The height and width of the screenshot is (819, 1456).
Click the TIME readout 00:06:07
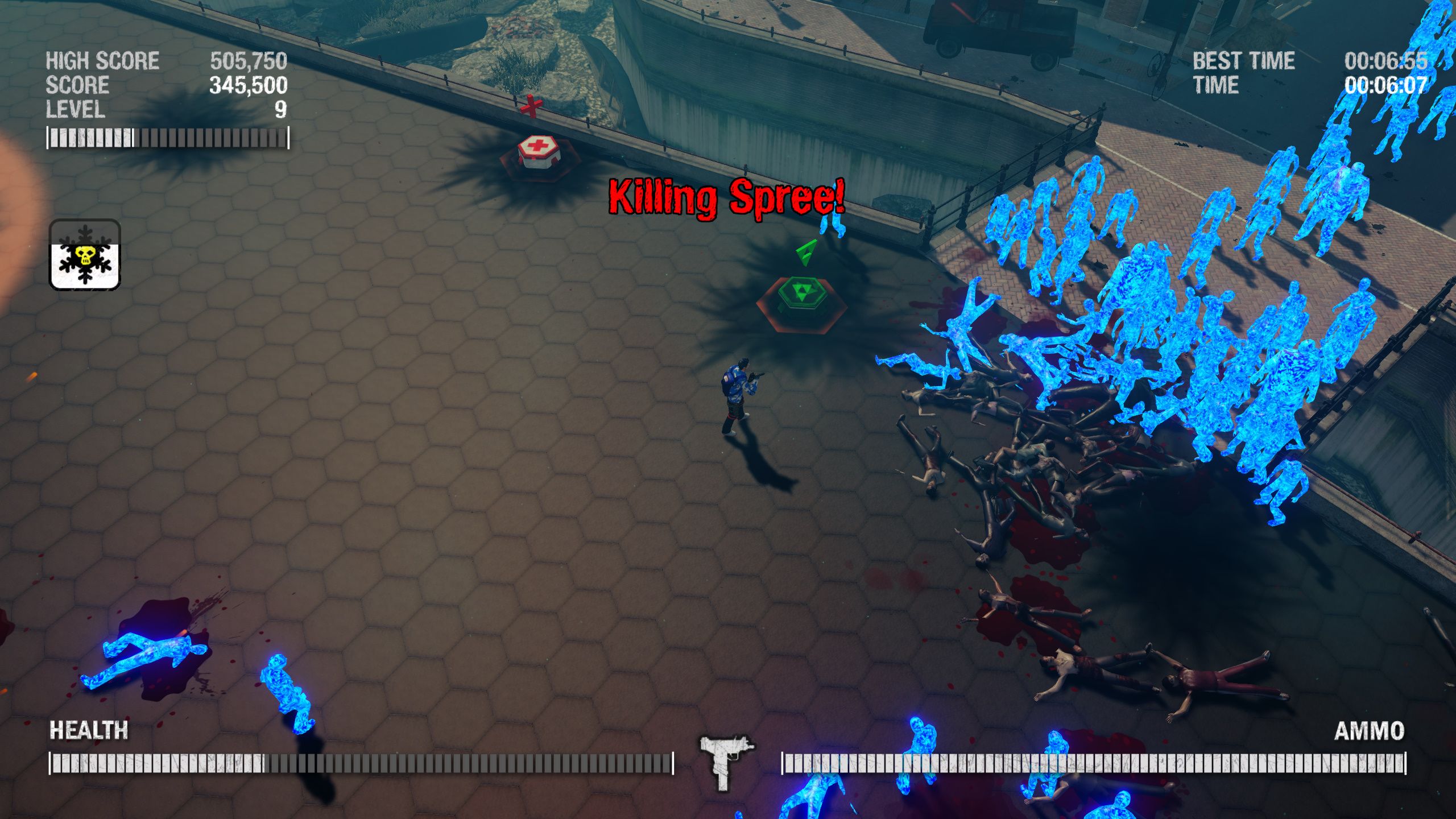pyautogui.click(x=1384, y=86)
